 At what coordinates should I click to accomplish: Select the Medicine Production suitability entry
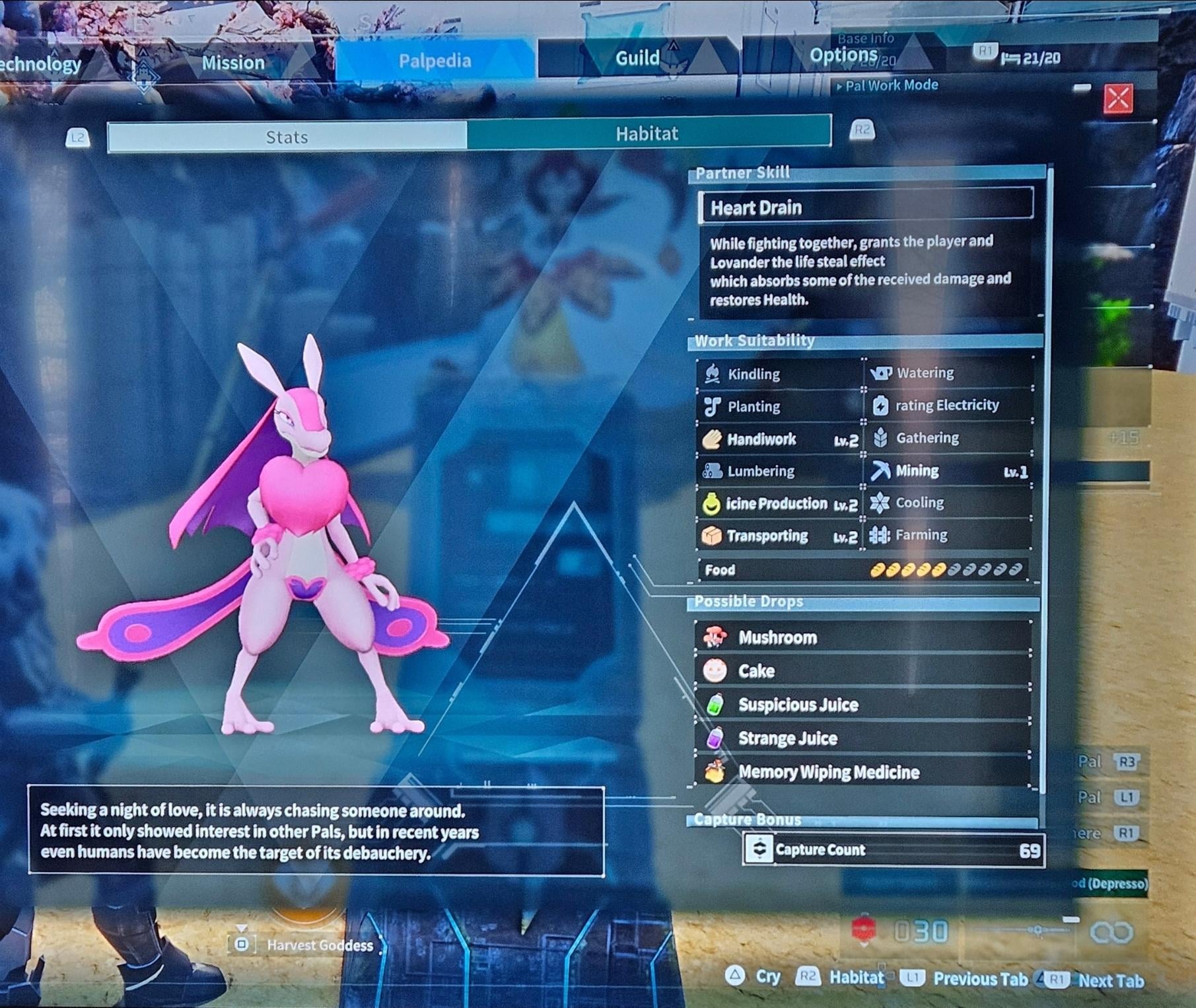779,504
